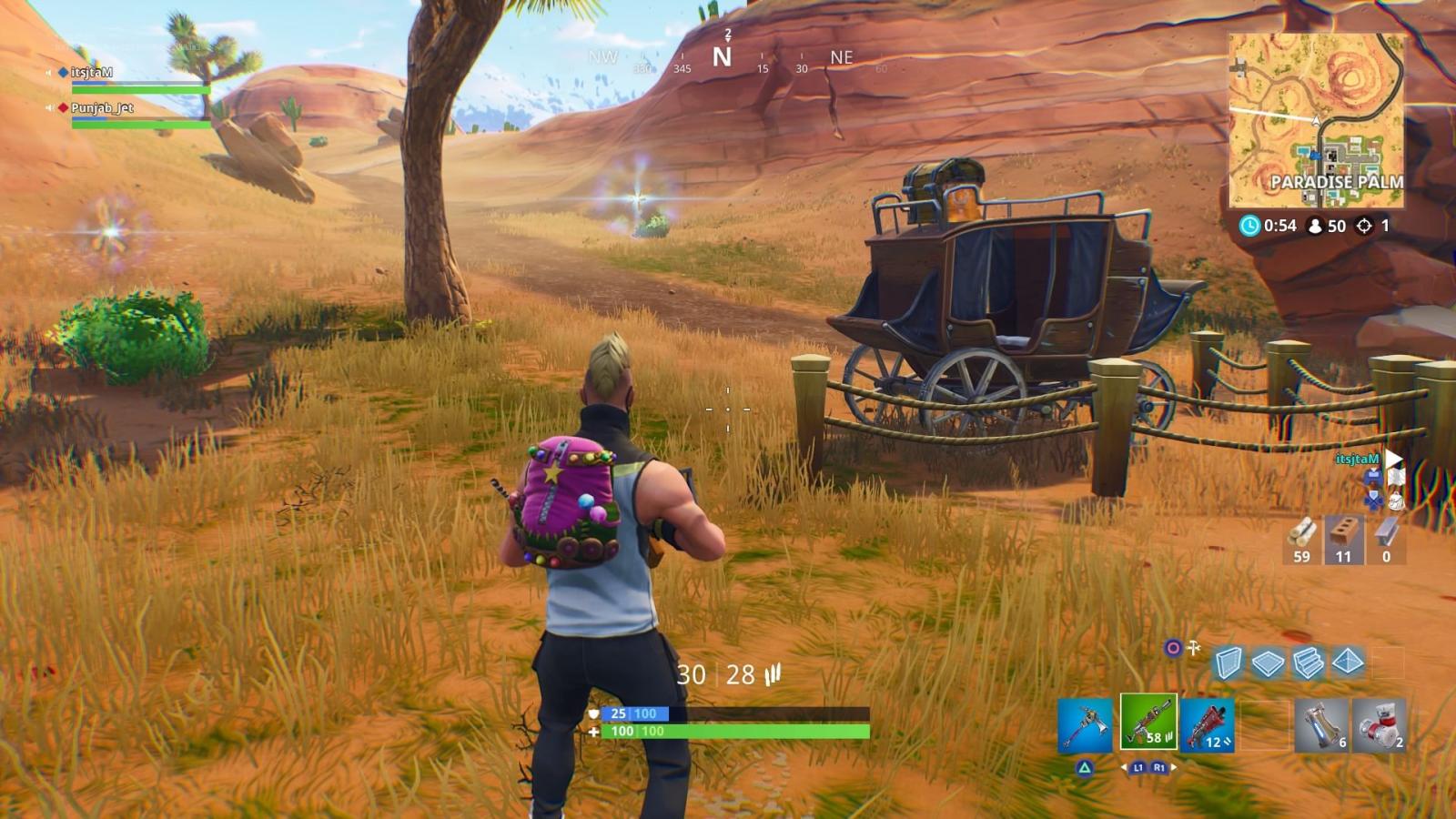Click the wood resource icon showing 59
This screenshot has width=1456, height=819.
1299,533
